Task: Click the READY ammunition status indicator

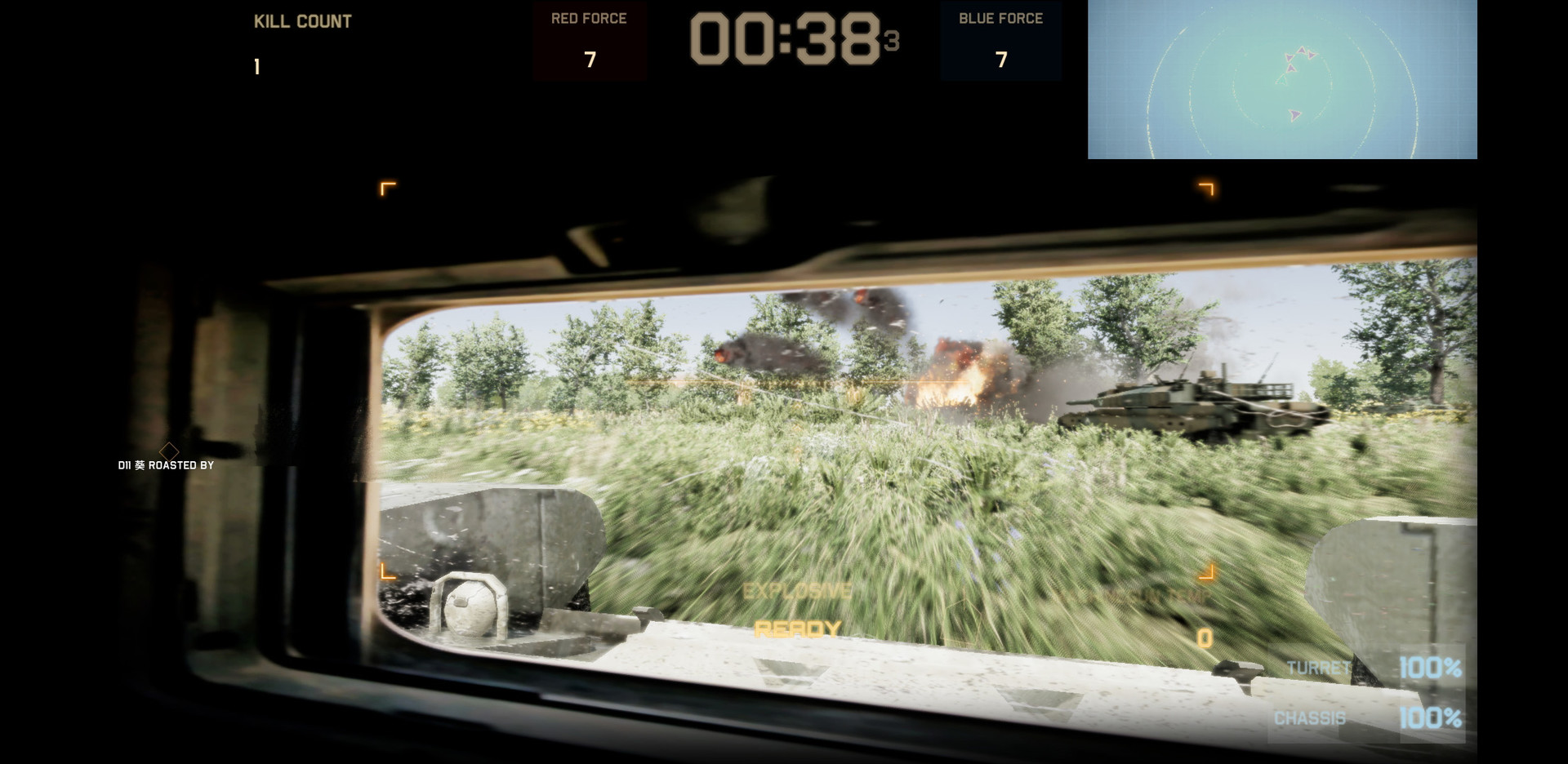Action: 796,629
